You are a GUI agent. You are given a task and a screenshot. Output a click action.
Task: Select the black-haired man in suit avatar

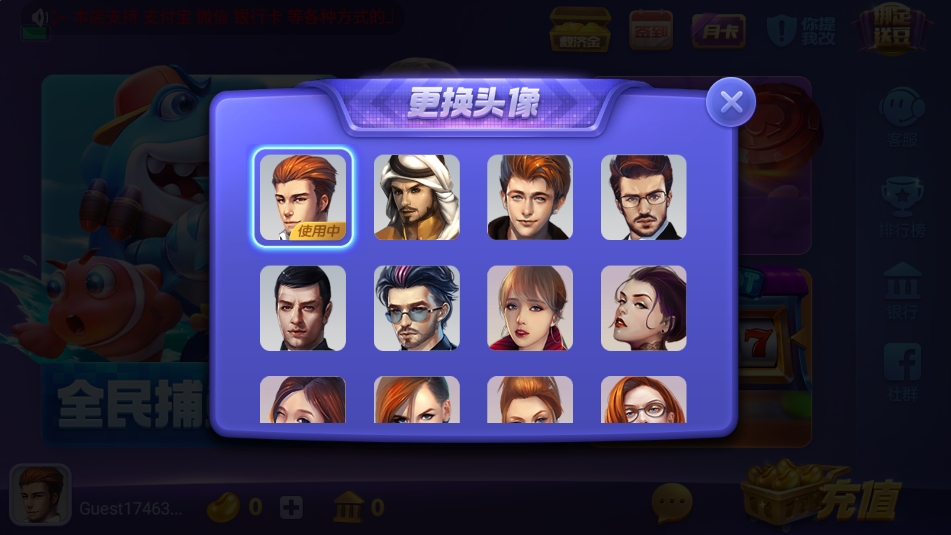(x=303, y=308)
